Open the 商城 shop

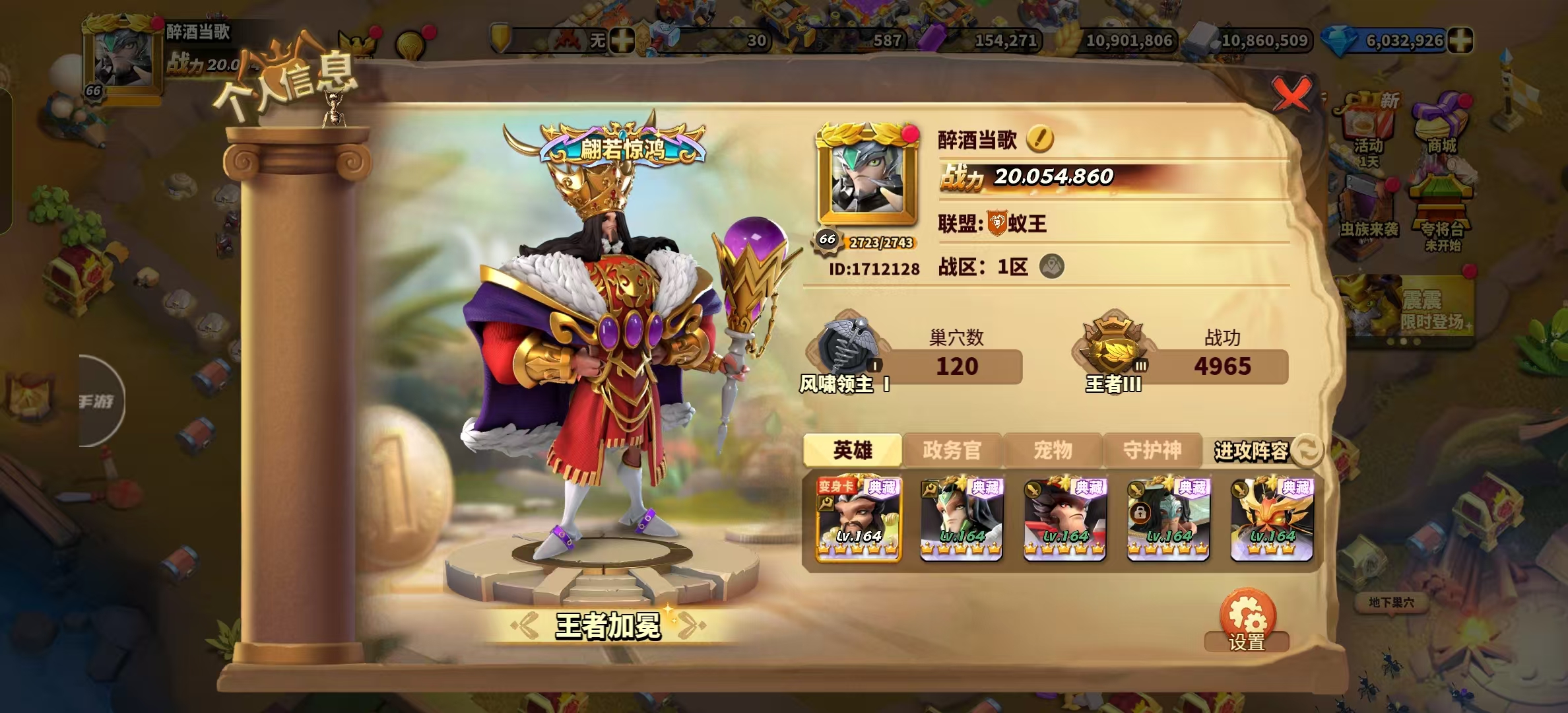(x=1441, y=125)
